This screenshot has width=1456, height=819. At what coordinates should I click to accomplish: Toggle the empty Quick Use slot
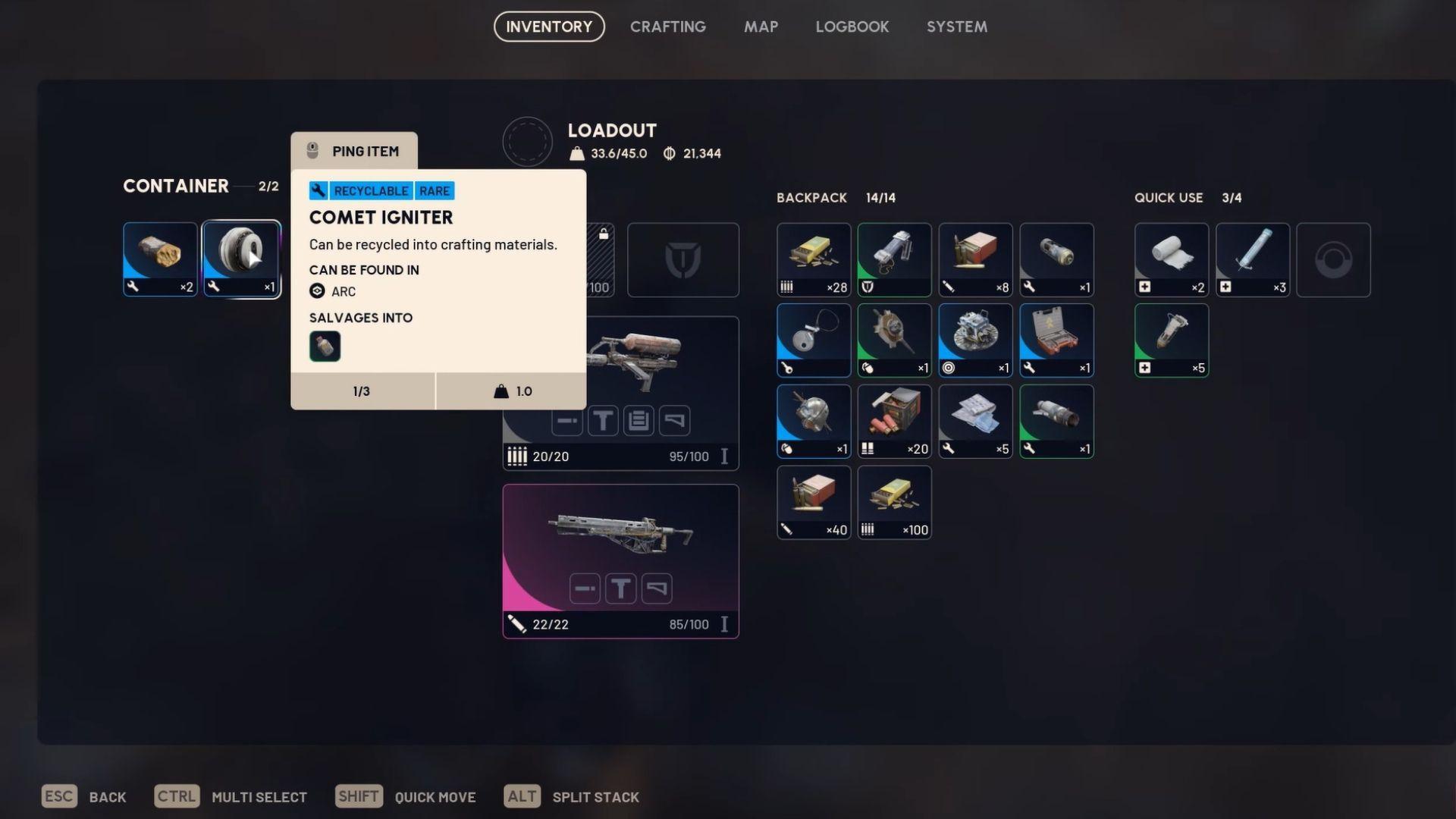(x=1333, y=259)
